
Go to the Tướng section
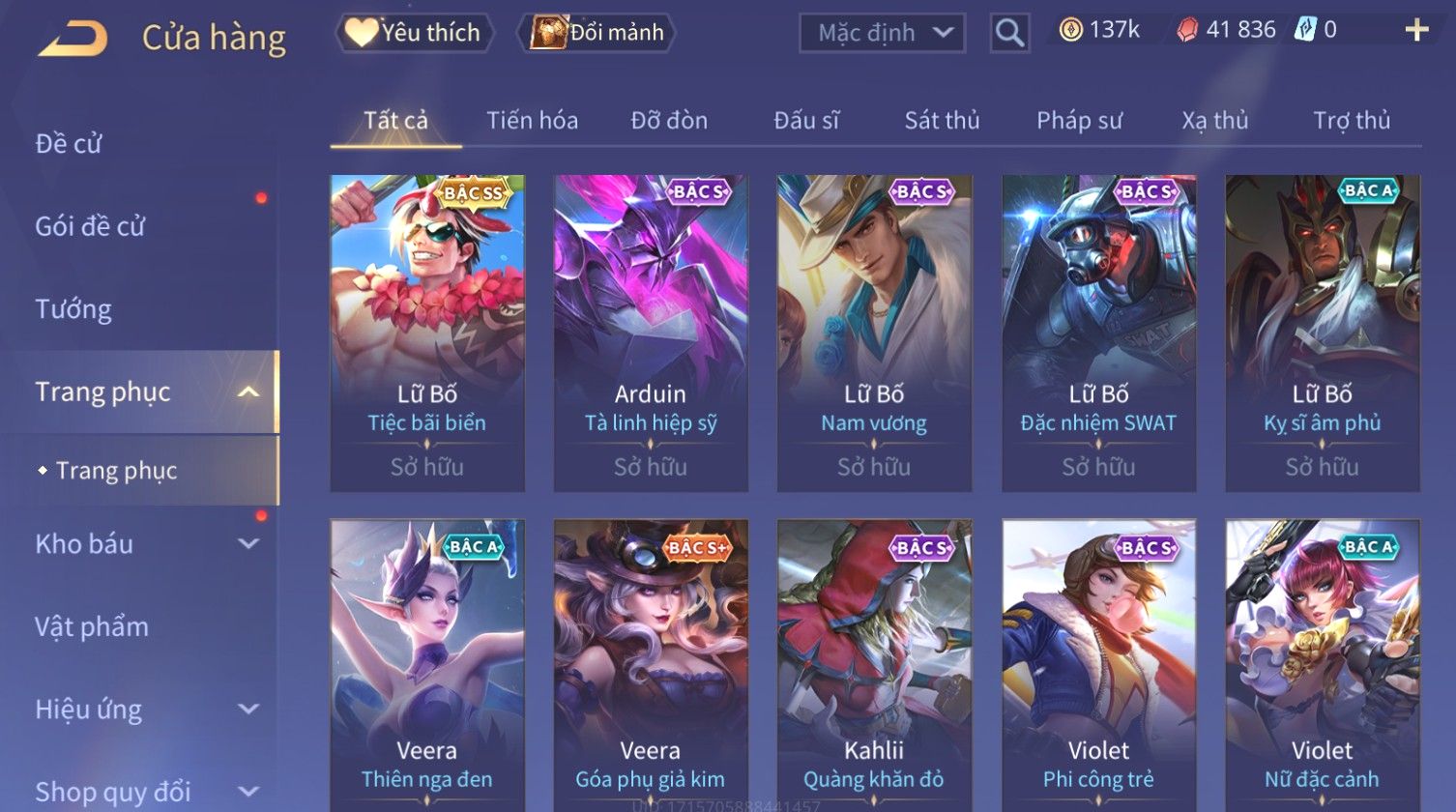coord(73,309)
